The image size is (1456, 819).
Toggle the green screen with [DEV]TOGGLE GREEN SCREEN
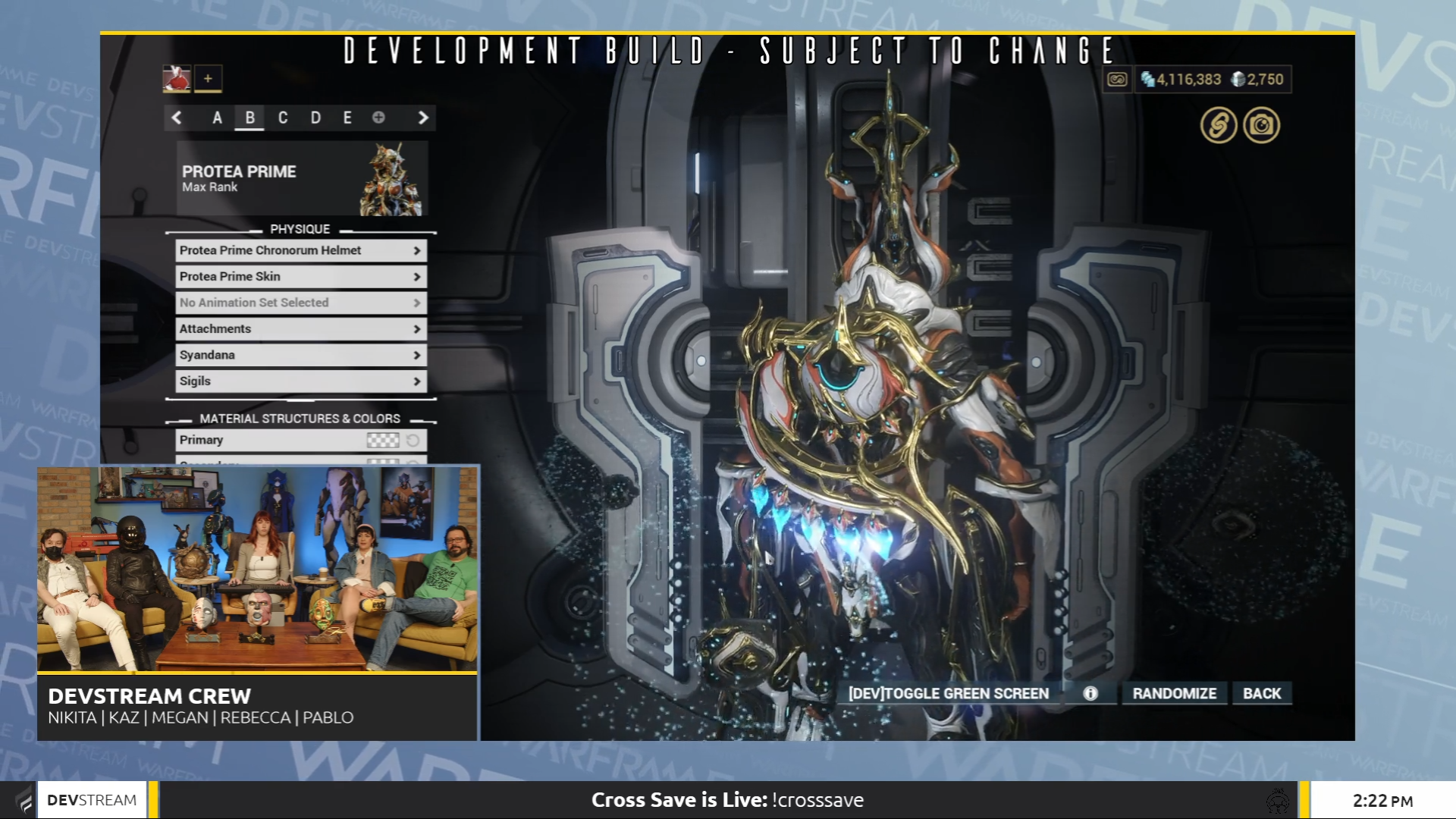948,692
